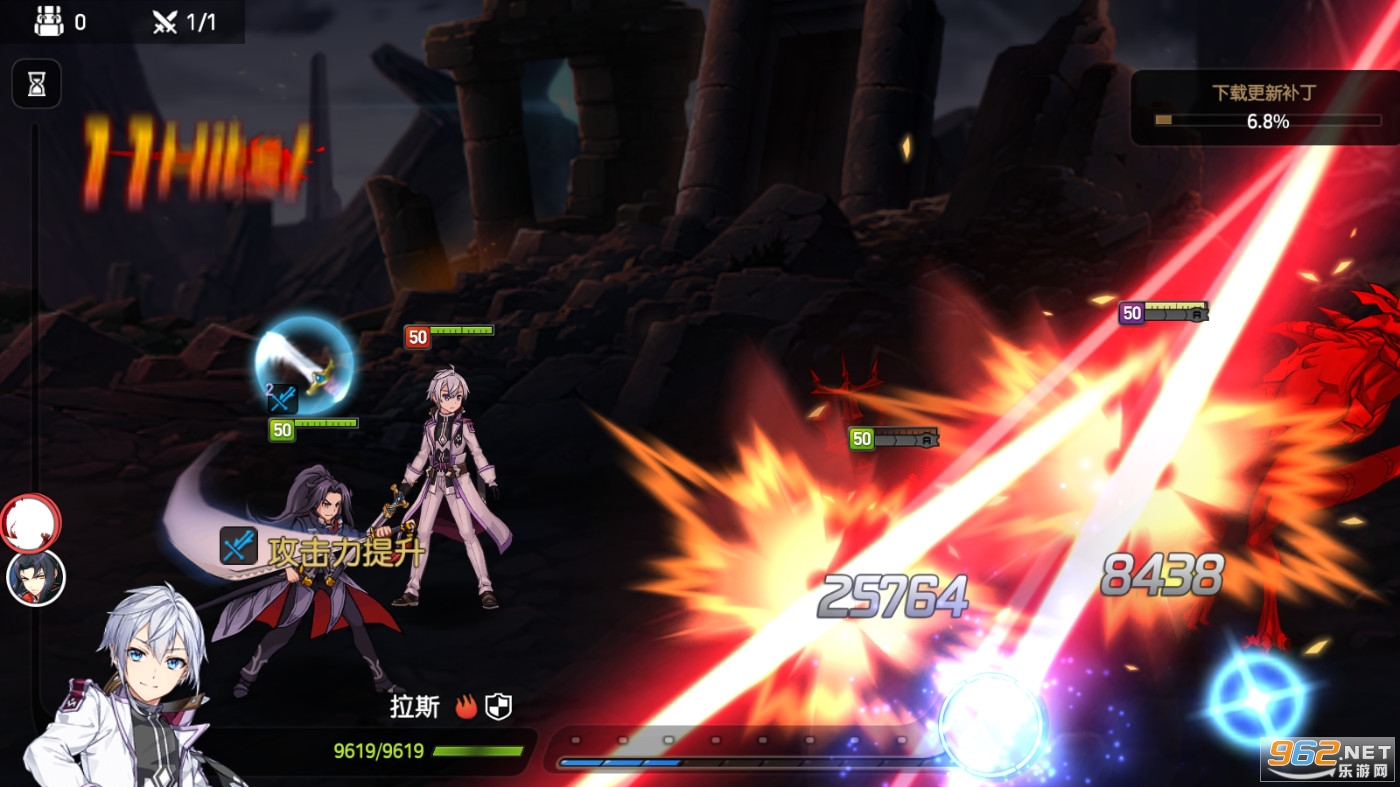Activate the glowing white skill orb
The width and height of the screenshot is (1400, 787).
993,723
